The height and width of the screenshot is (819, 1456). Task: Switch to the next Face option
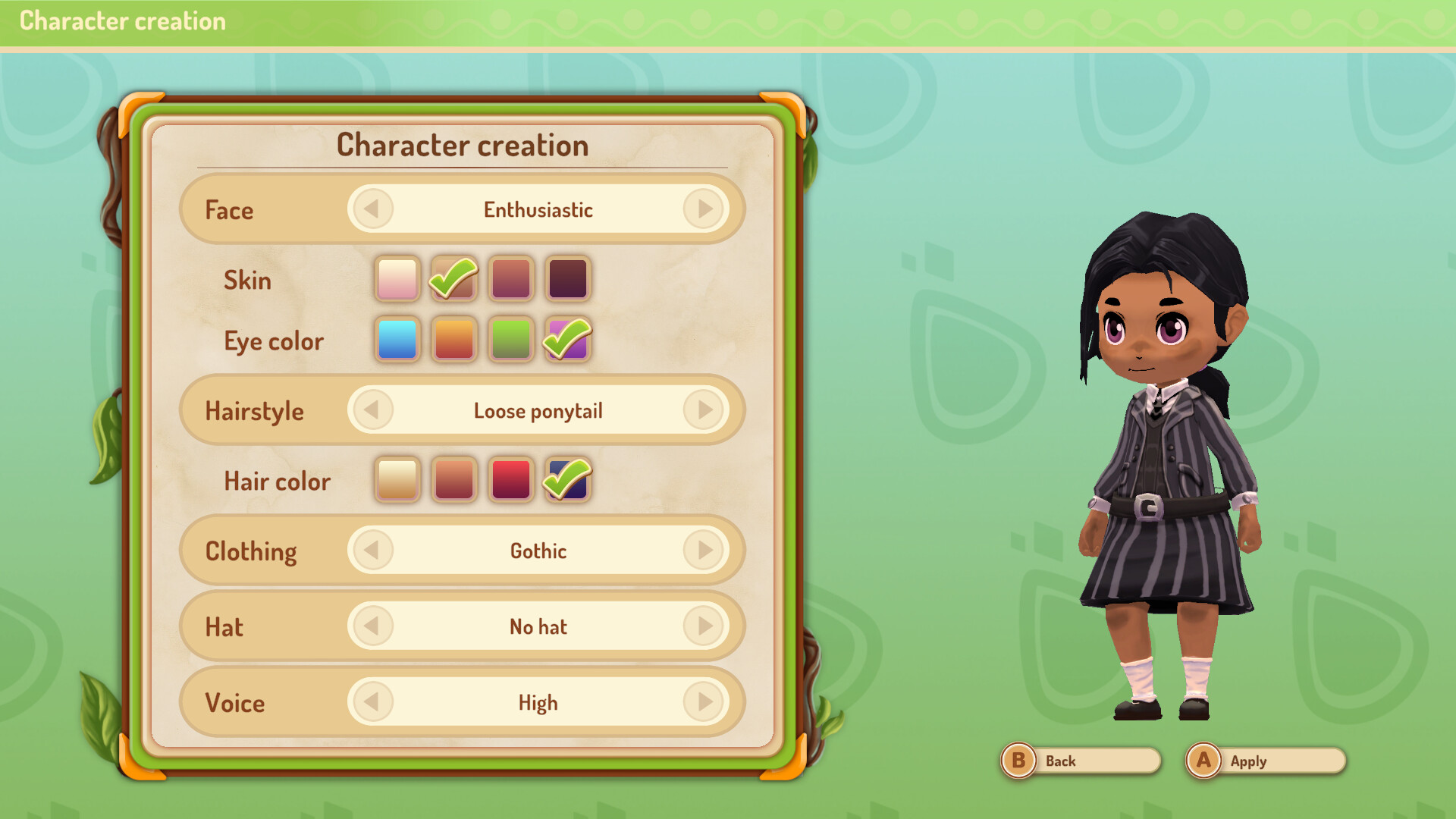coord(704,209)
